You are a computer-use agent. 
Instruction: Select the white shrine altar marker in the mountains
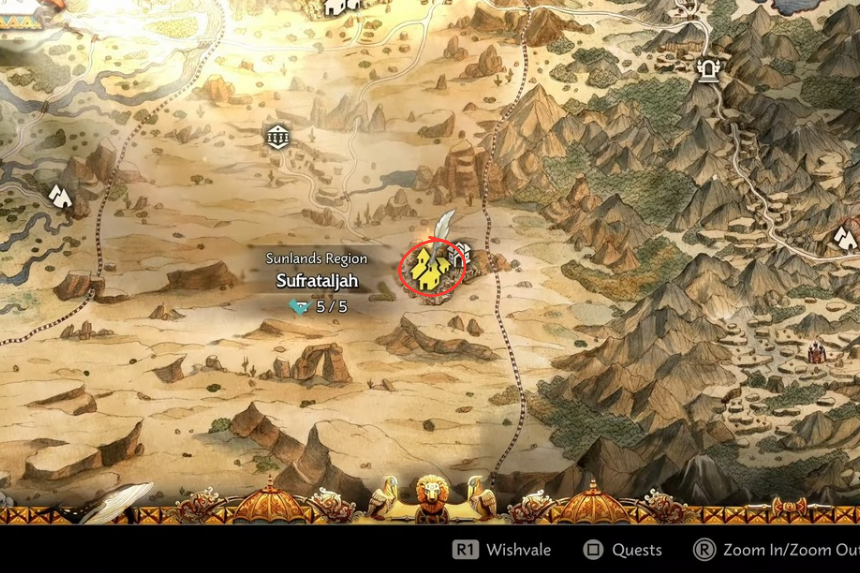click(x=710, y=68)
